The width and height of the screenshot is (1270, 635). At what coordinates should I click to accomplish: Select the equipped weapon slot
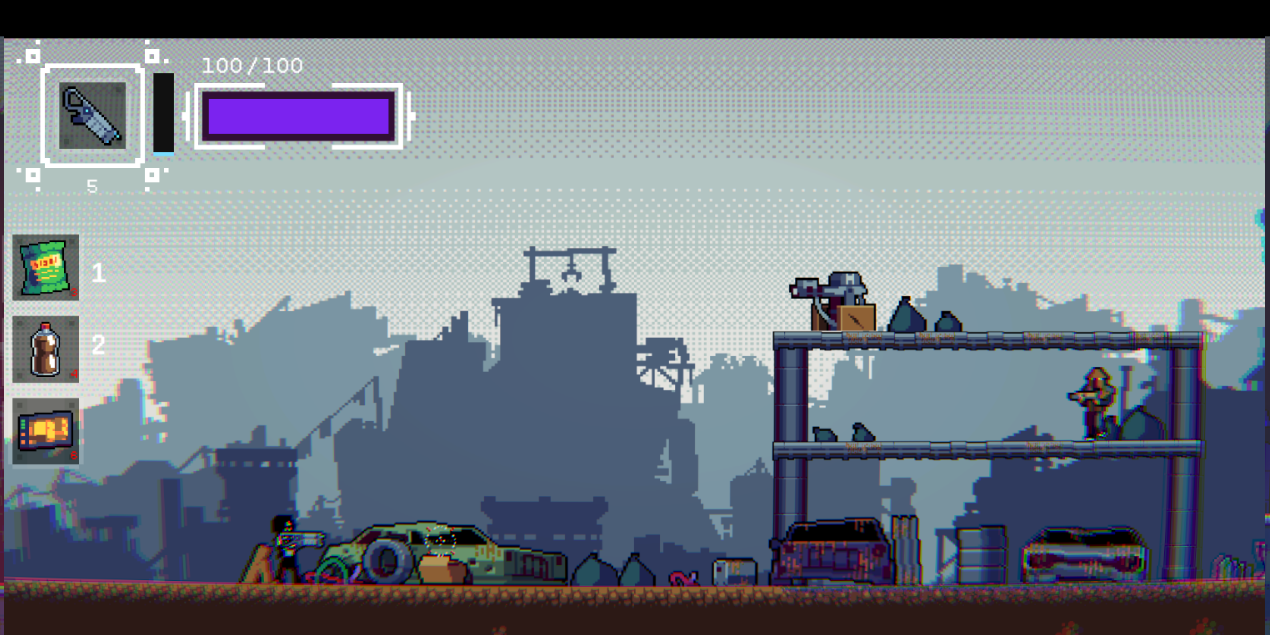click(x=92, y=116)
